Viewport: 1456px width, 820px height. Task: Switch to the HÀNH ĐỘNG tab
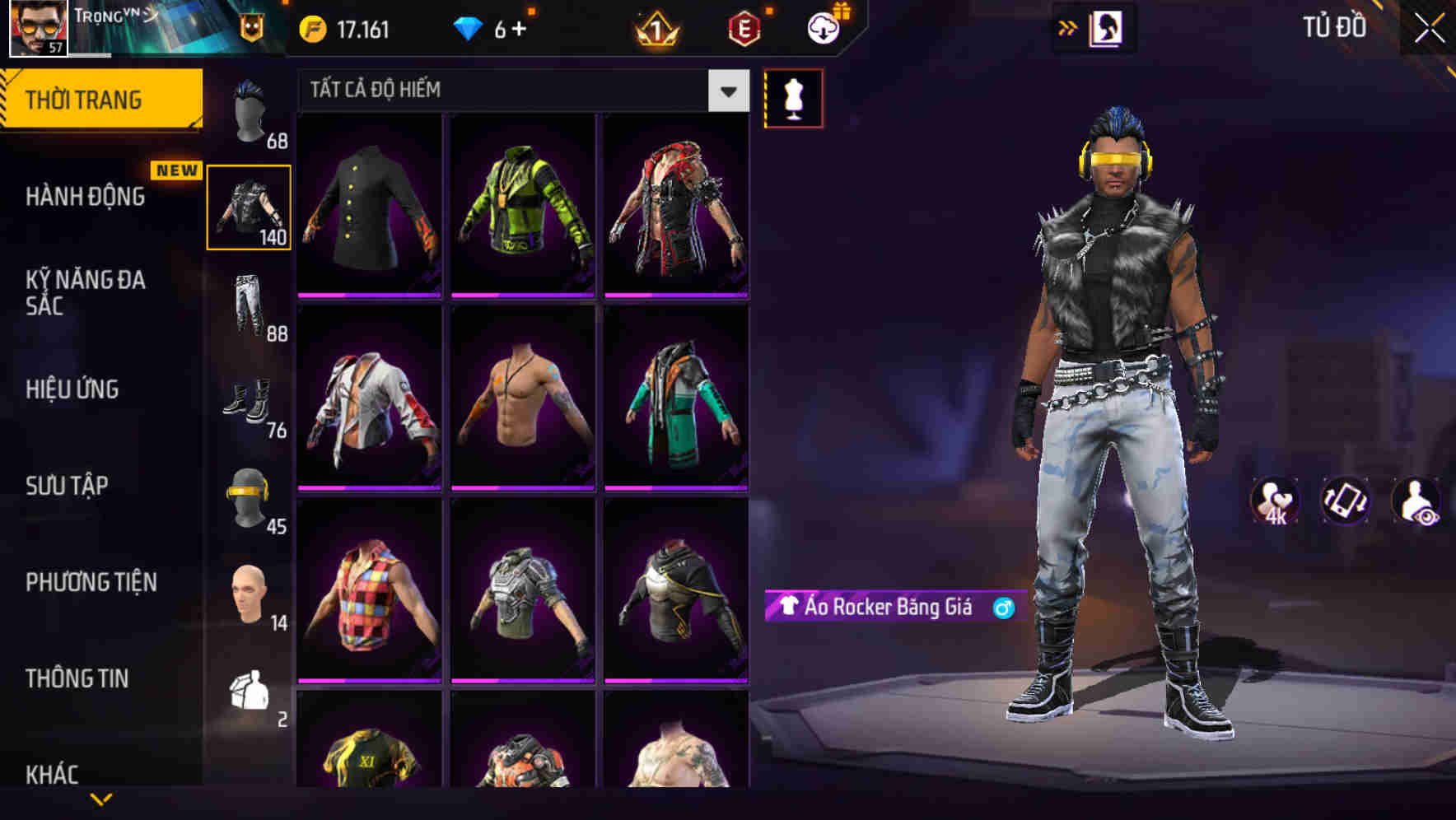pyautogui.click(x=86, y=197)
